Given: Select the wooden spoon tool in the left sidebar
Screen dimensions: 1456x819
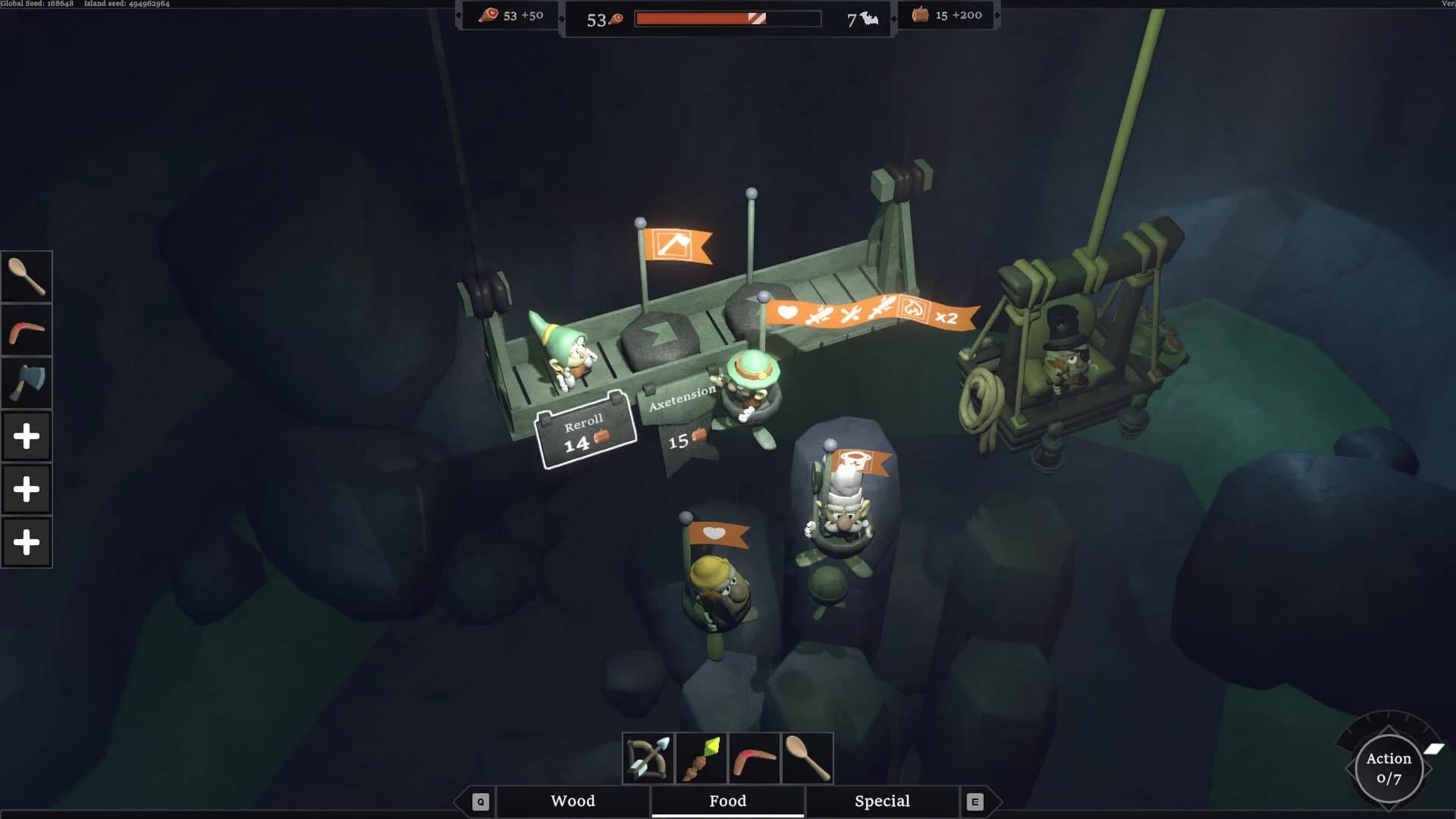Looking at the screenshot, I should pyautogui.click(x=27, y=275).
